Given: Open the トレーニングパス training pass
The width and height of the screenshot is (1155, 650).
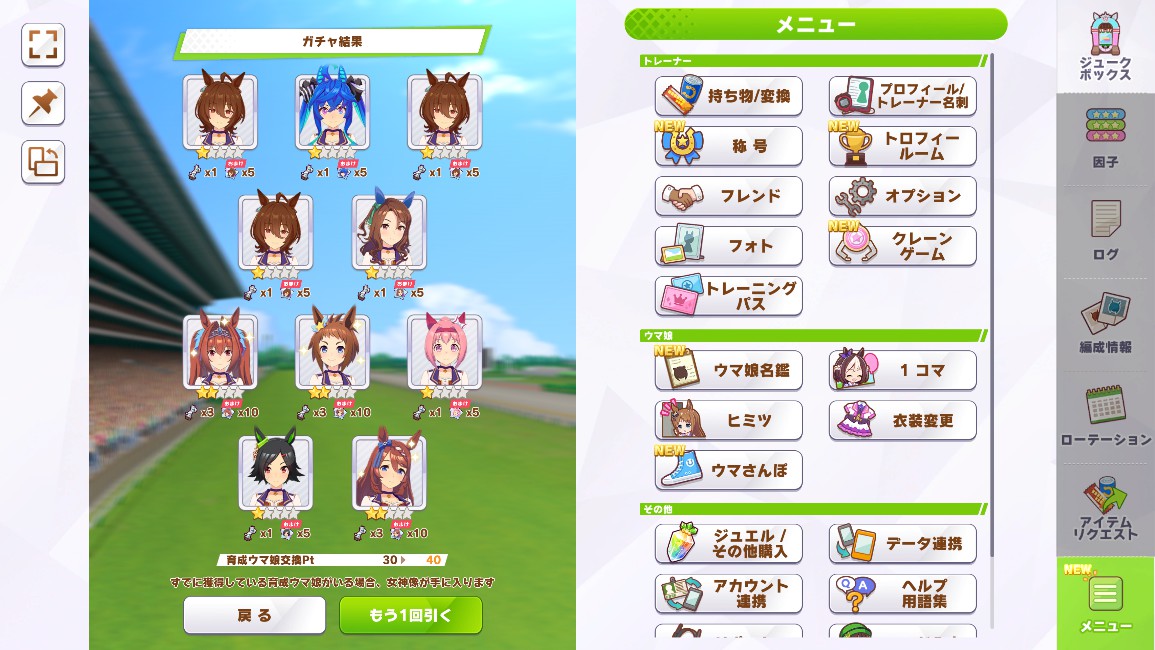Looking at the screenshot, I should 729,296.
